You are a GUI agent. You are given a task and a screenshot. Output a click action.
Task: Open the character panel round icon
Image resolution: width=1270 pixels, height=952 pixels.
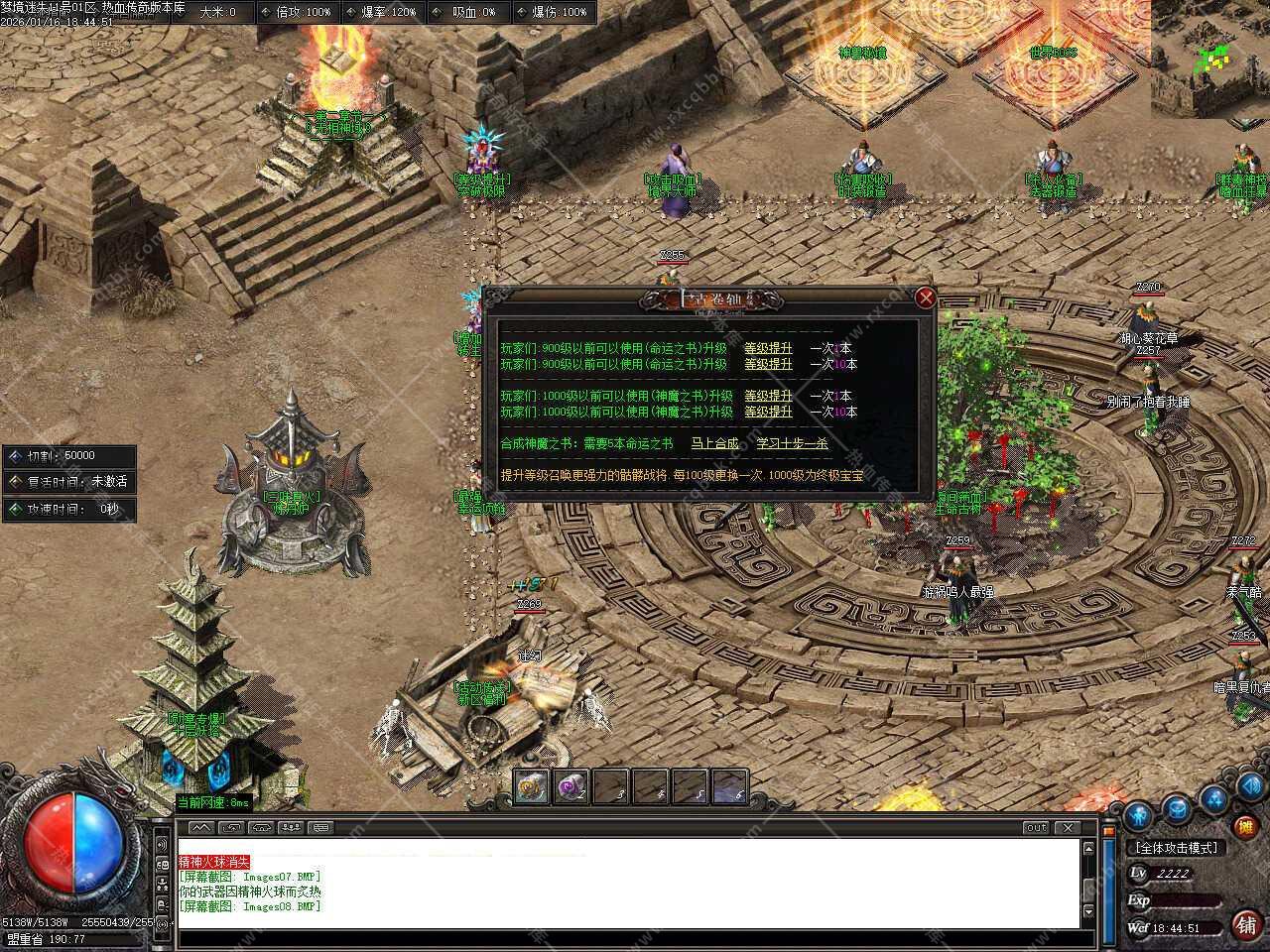click(1136, 812)
